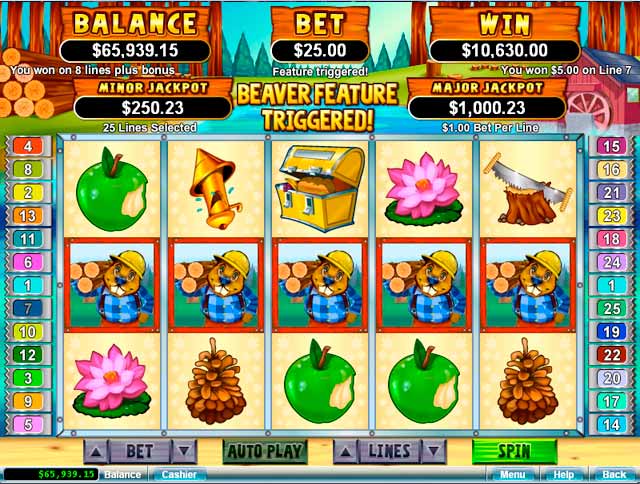Open the Cashier
Screen dimensions: 640x484
[179, 474]
